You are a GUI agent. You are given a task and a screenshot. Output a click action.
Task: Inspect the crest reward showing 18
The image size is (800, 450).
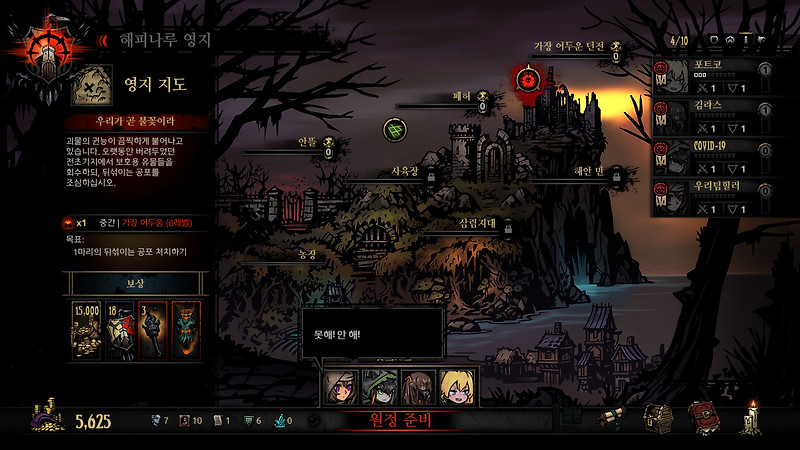pos(118,328)
